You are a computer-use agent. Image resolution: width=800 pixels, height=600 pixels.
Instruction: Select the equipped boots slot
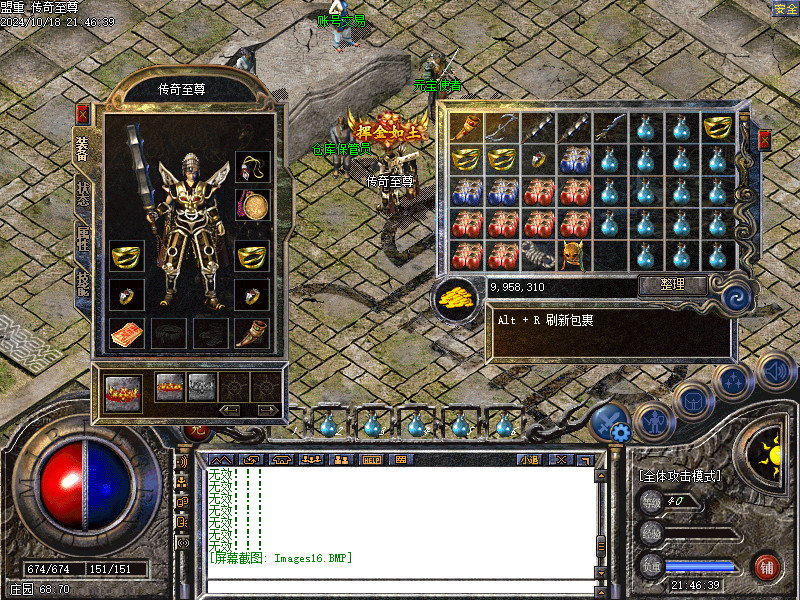[252, 333]
